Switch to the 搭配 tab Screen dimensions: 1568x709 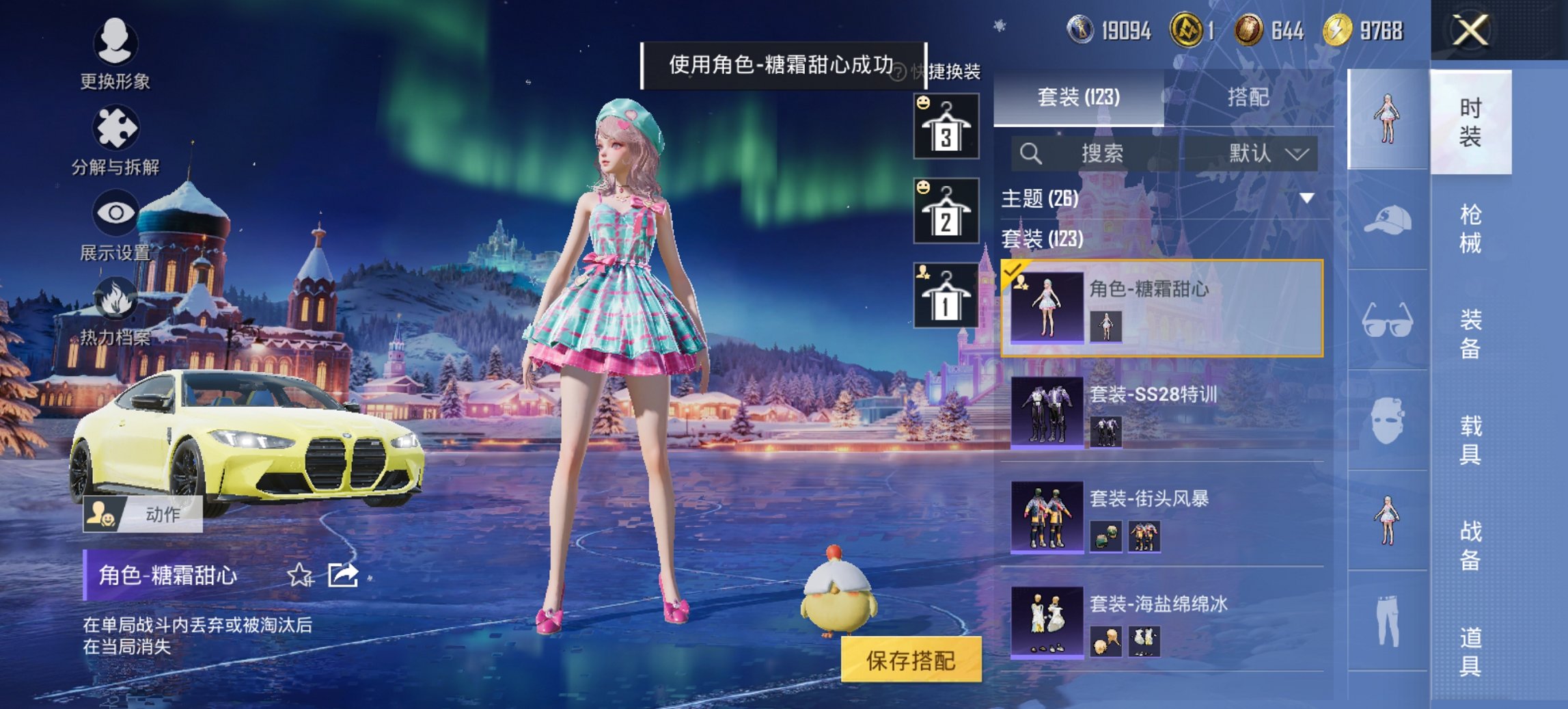(x=1248, y=98)
